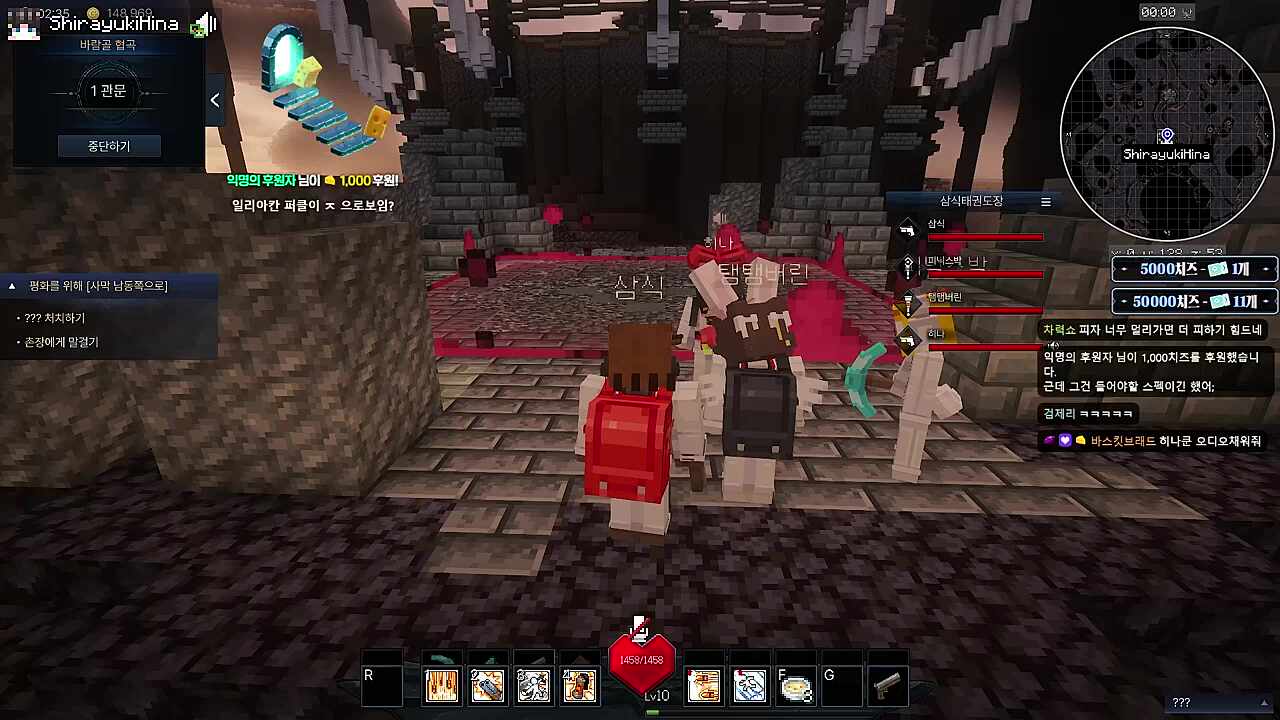The height and width of the screenshot is (720, 1280).
Task: Open the party panel hamburger menu
Action: click(x=1046, y=201)
